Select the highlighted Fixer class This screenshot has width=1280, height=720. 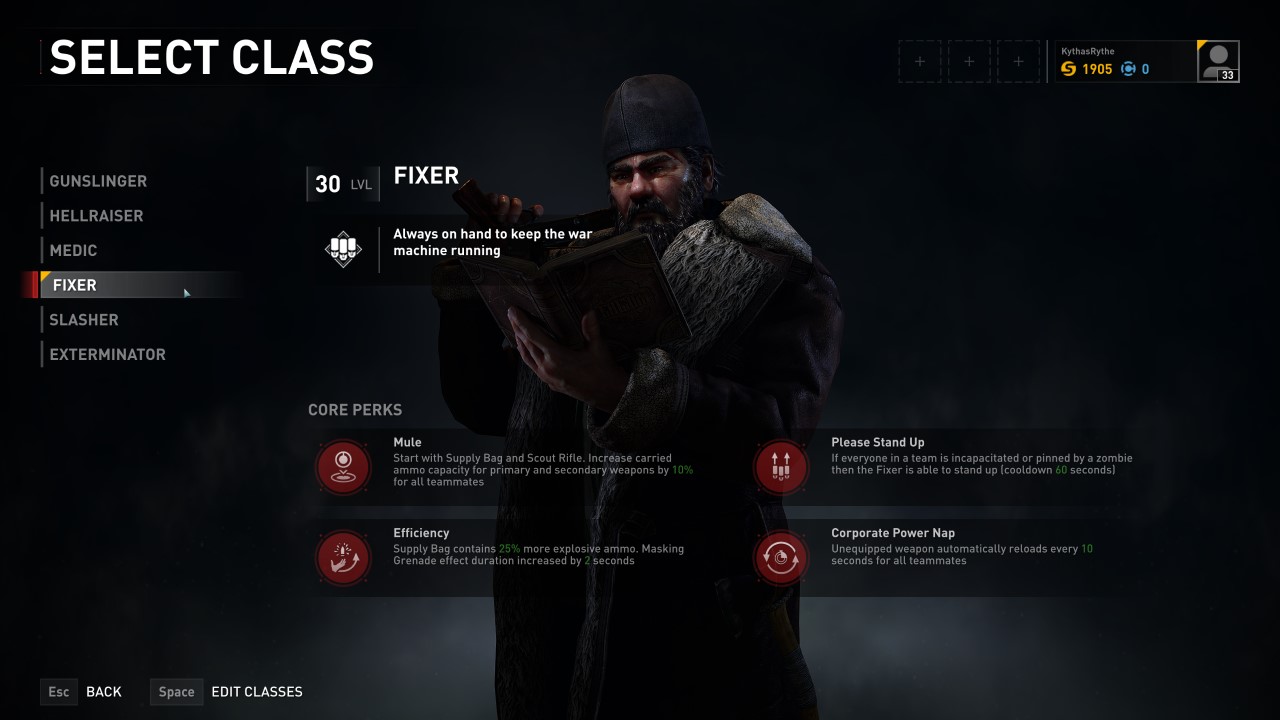(x=75, y=285)
